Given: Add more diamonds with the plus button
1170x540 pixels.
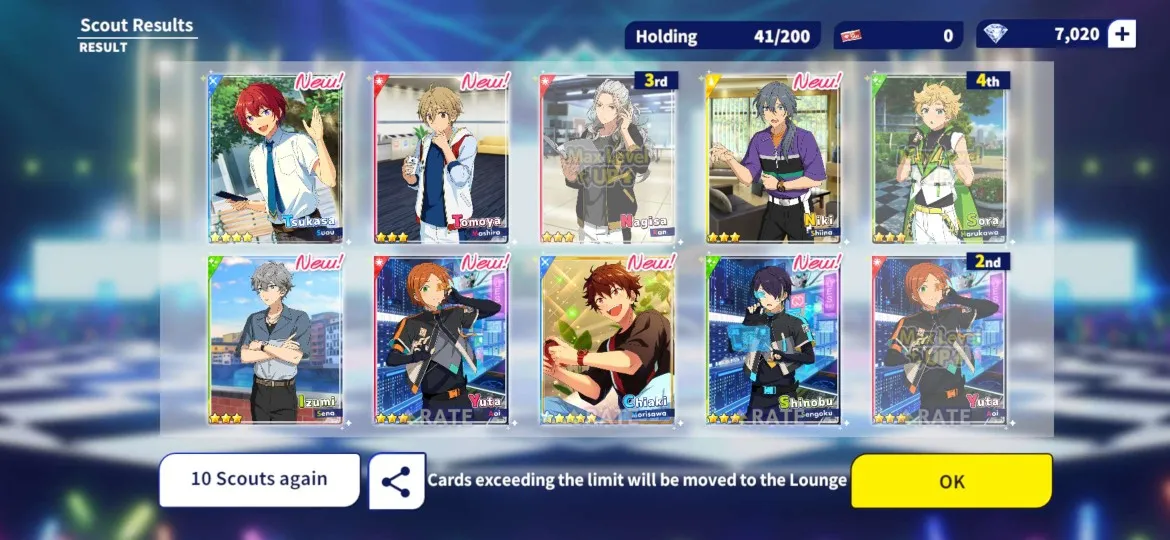Looking at the screenshot, I should [1122, 35].
